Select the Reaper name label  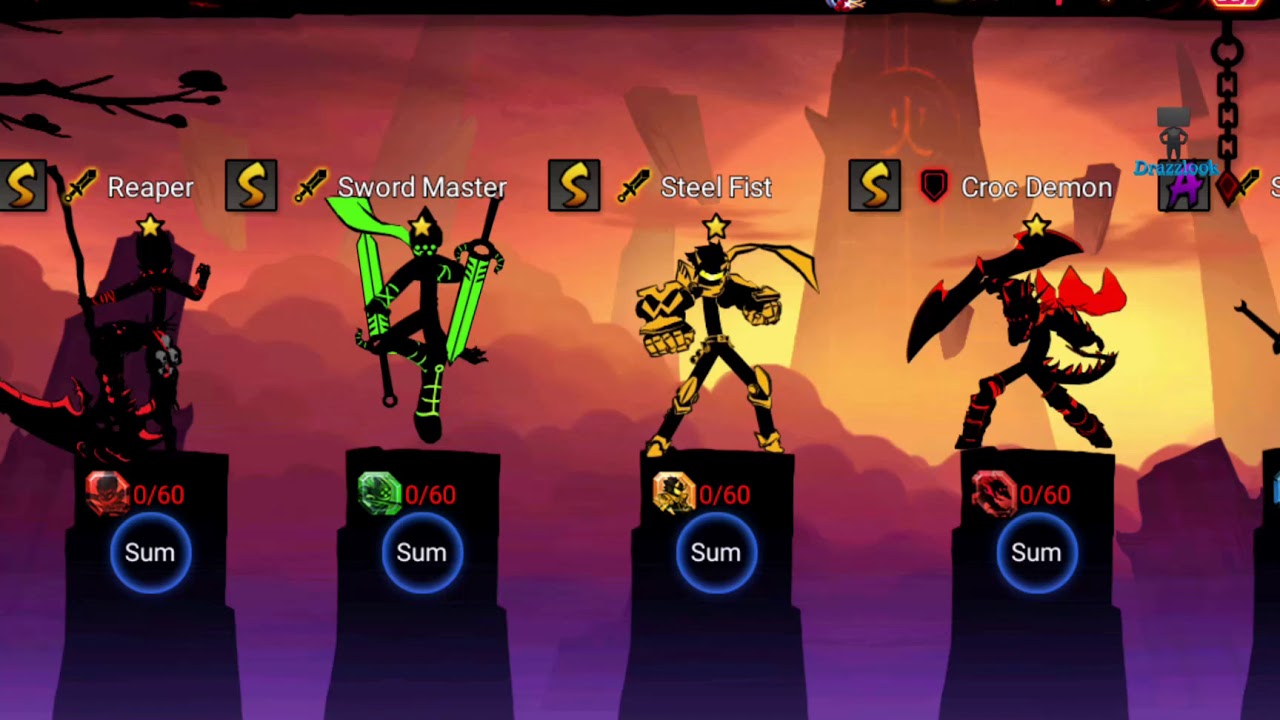pyautogui.click(x=150, y=187)
